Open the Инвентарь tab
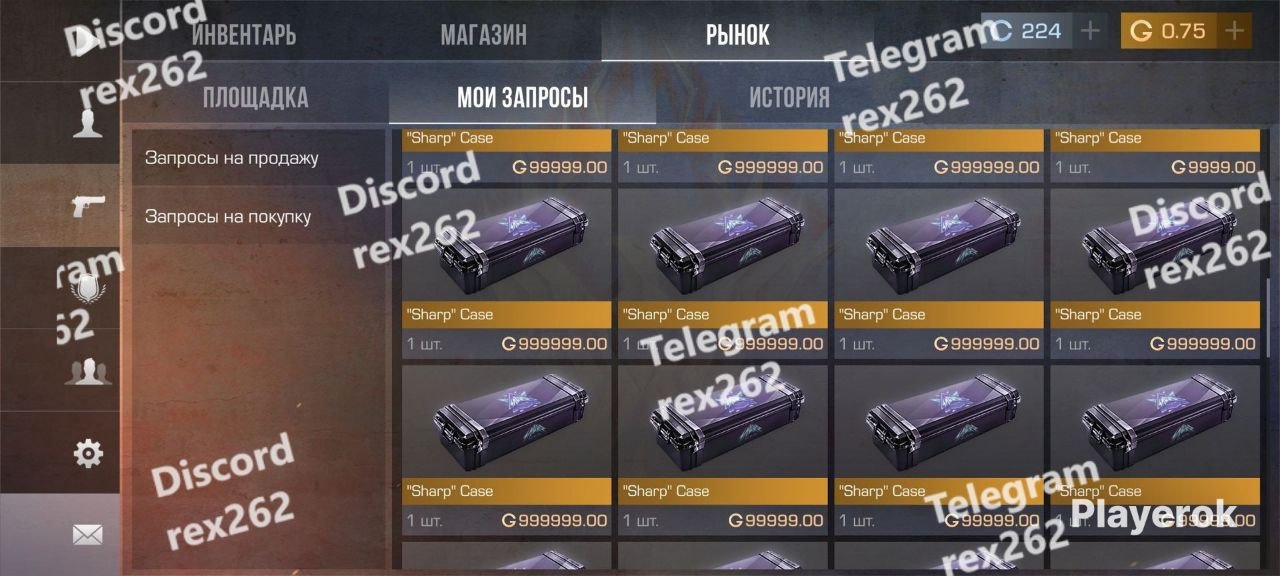 pos(244,35)
